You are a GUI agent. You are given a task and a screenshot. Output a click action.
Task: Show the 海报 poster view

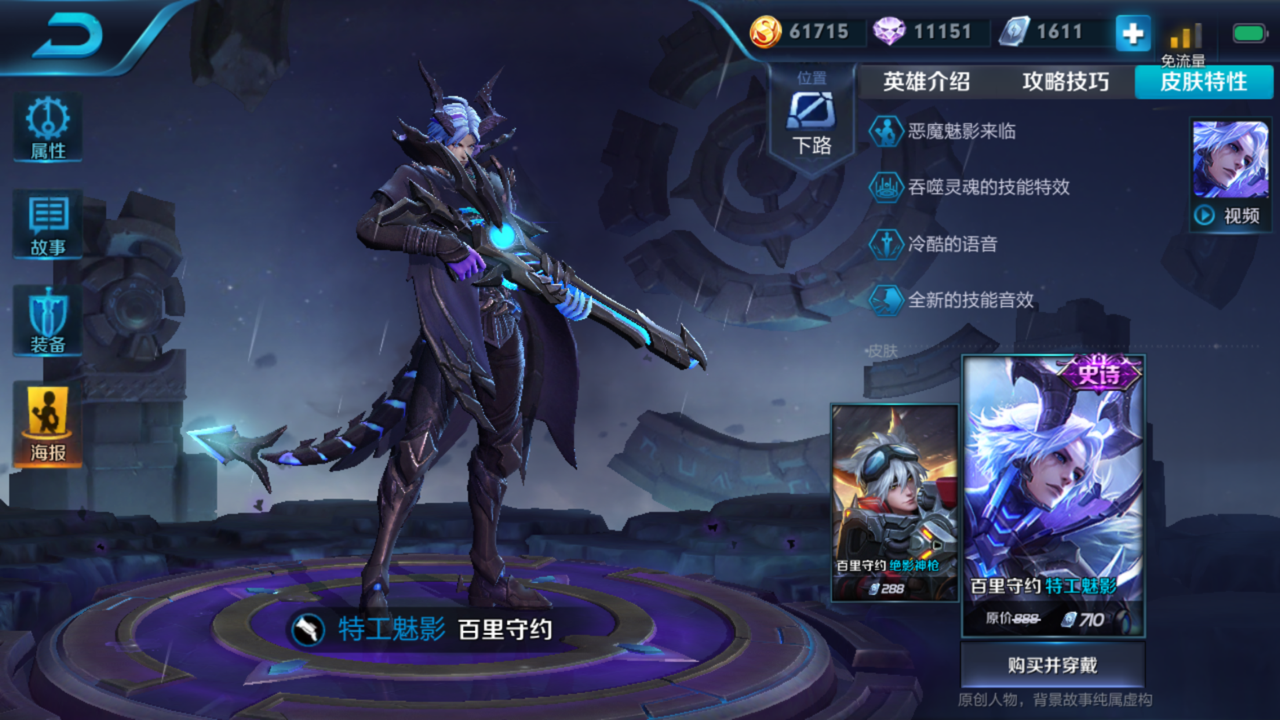(47, 423)
